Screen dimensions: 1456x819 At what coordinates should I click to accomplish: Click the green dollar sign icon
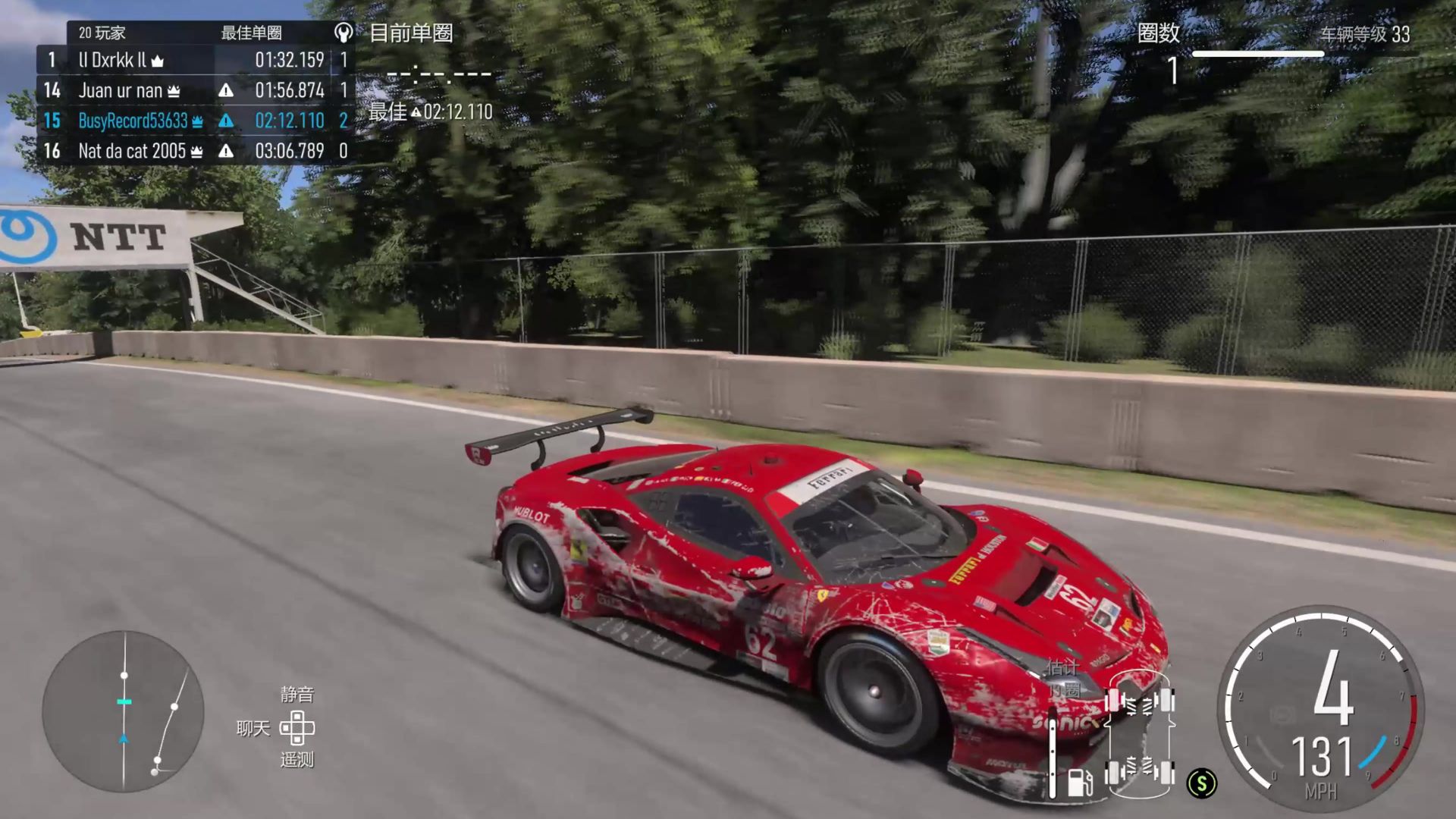coord(1202,783)
